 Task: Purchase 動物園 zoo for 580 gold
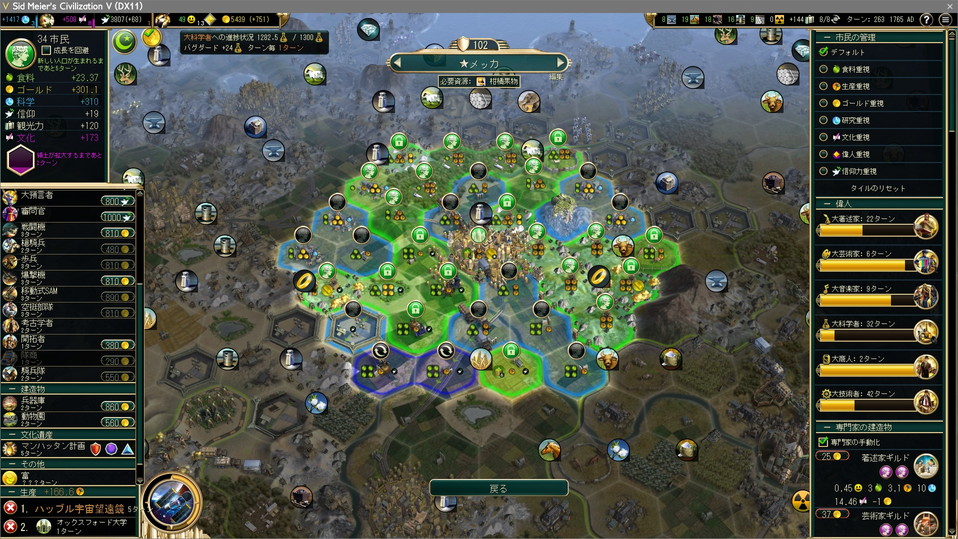click(117, 421)
